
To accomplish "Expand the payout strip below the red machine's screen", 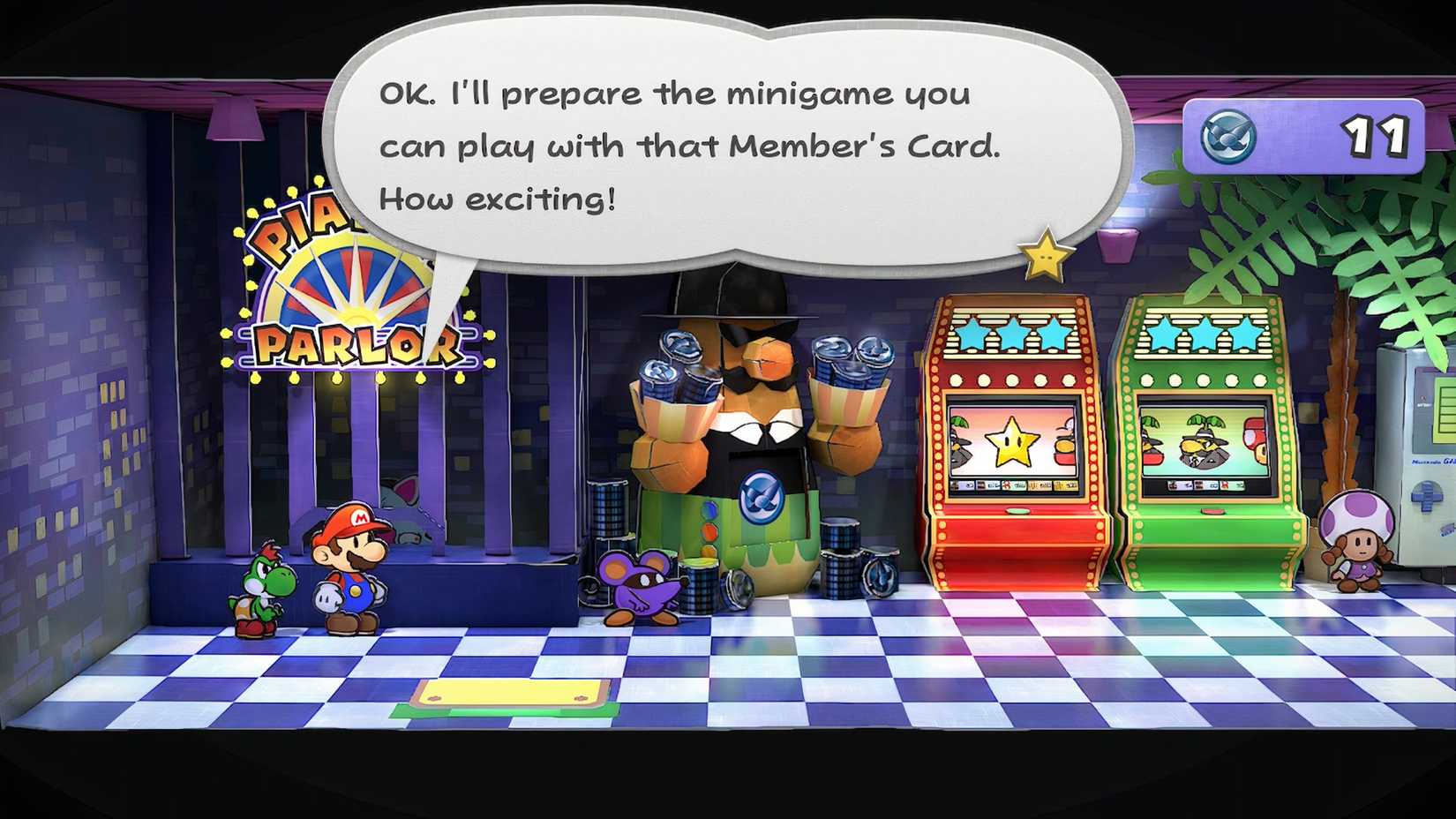I will [1013, 485].
